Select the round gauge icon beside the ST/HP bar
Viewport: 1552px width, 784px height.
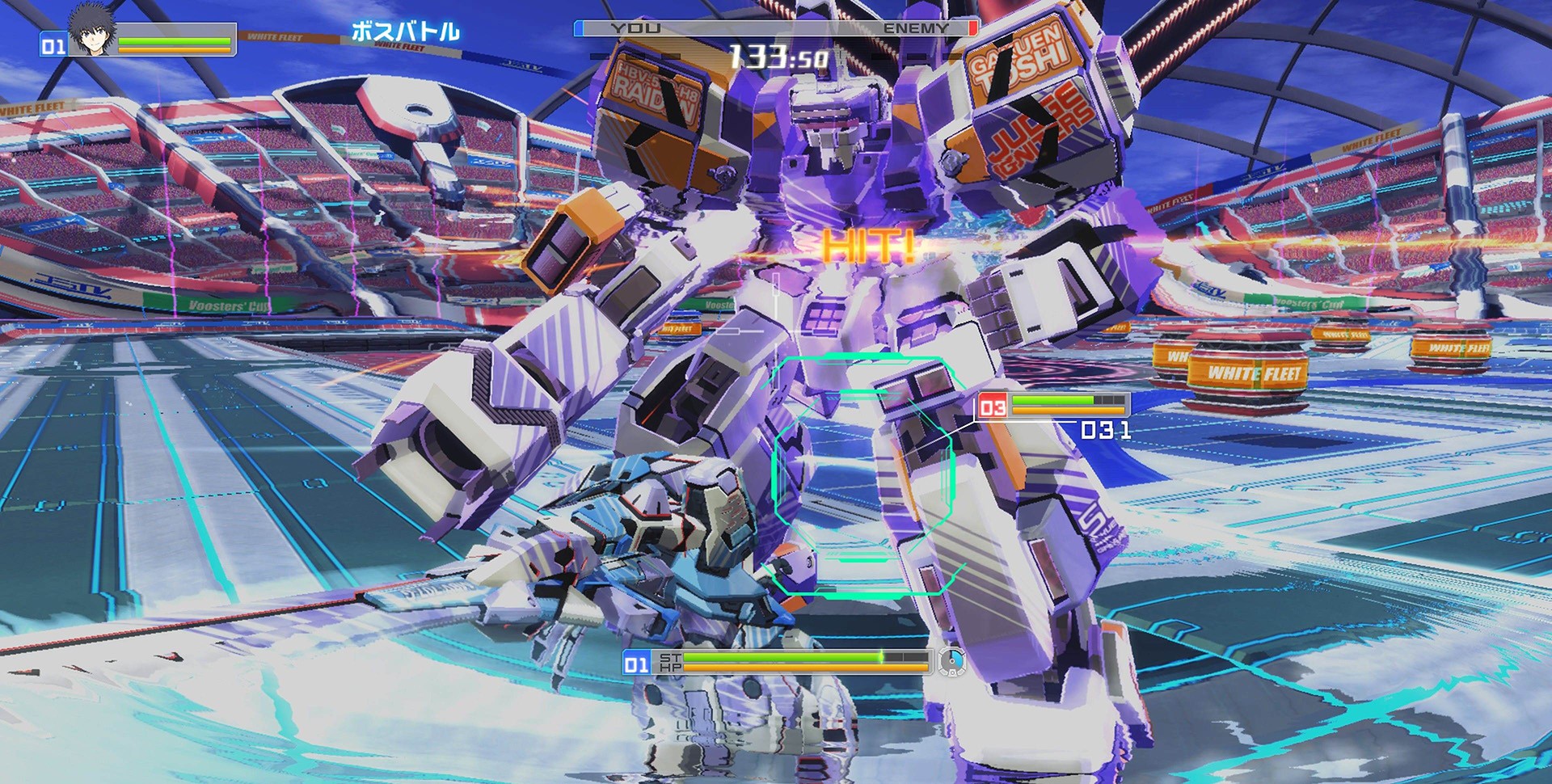click(951, 662)
